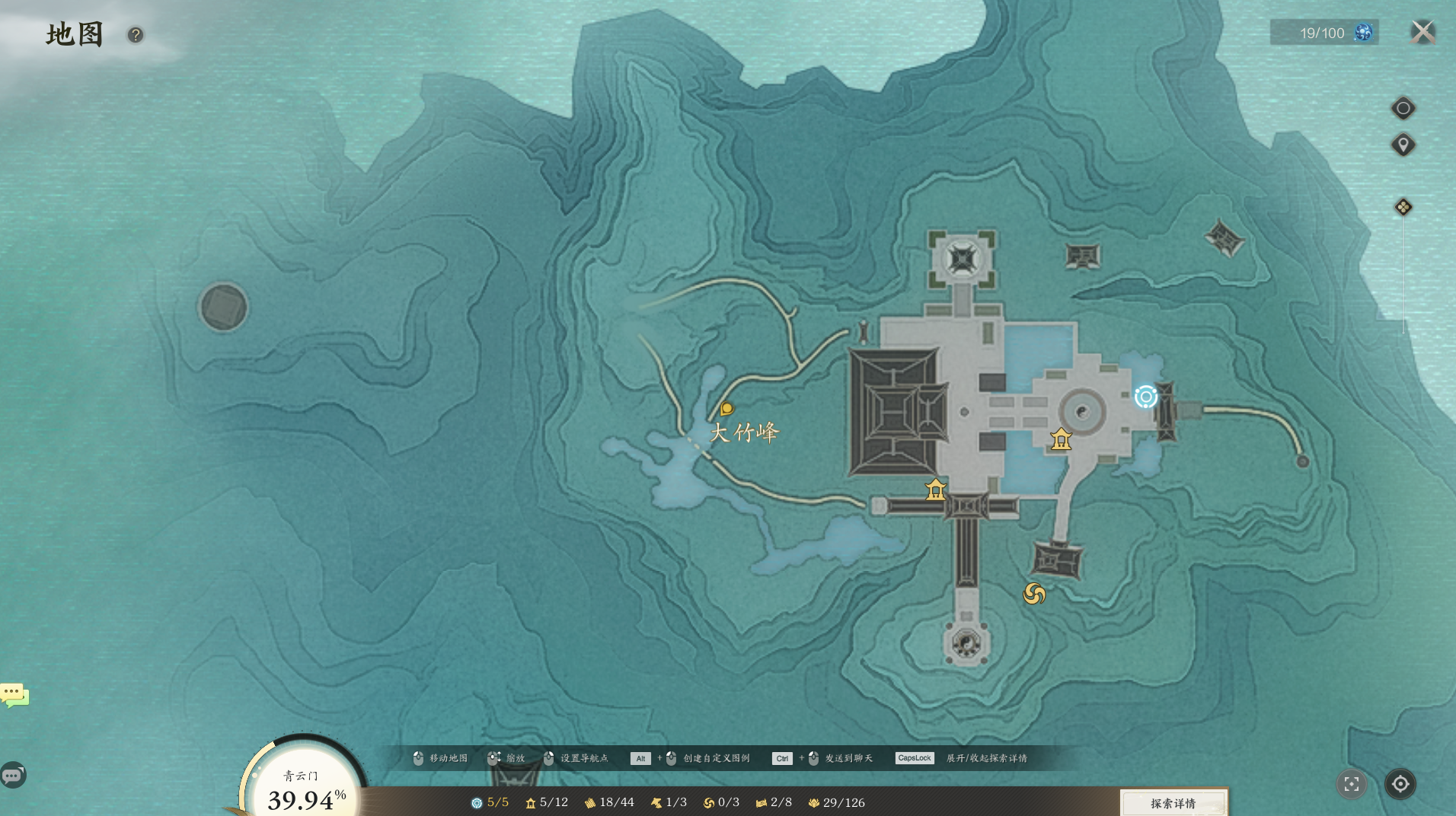
Task: Open the location pin marker button
Action: tap(1403, 145)
